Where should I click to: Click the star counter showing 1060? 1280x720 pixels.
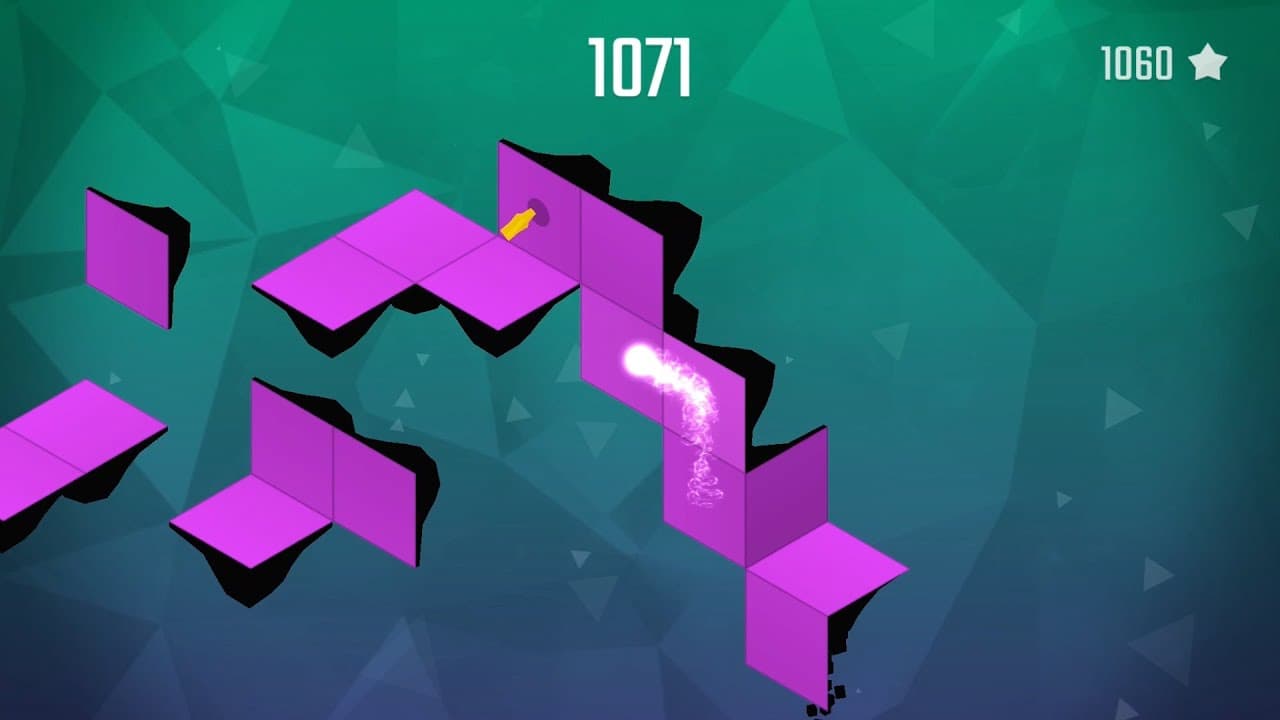(x=1135, y=63)
